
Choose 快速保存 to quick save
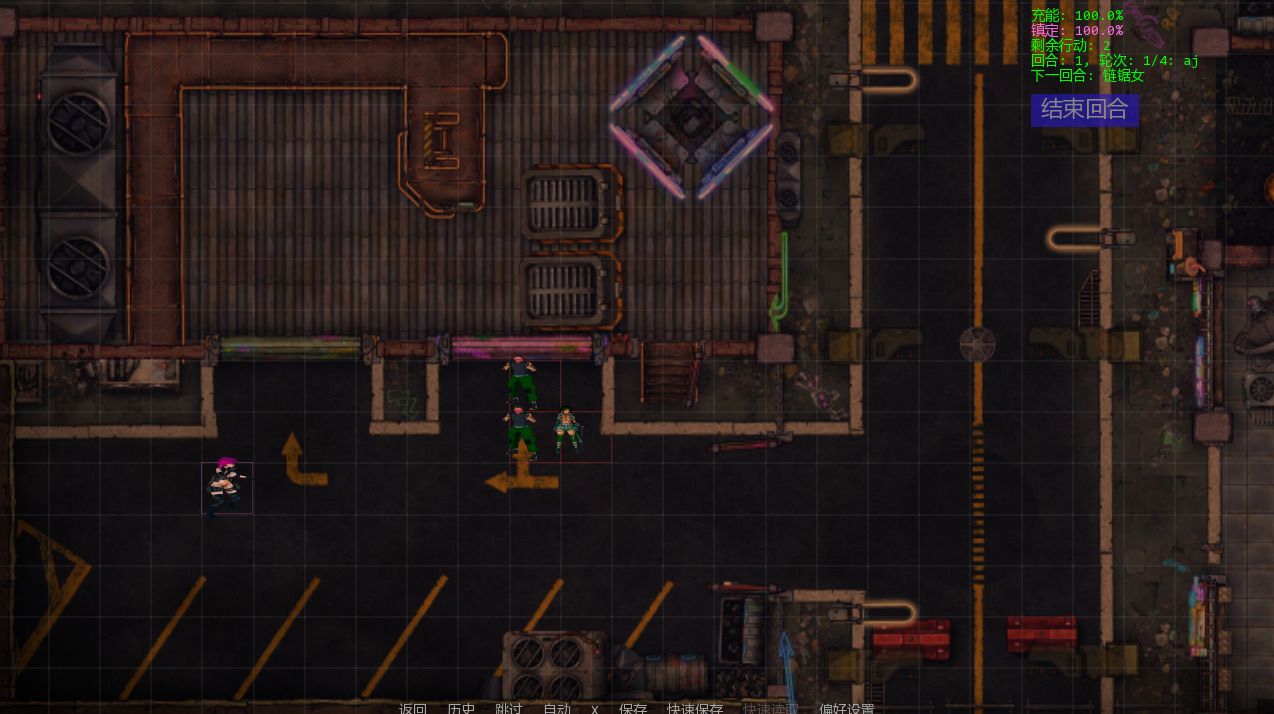point(695,708)
